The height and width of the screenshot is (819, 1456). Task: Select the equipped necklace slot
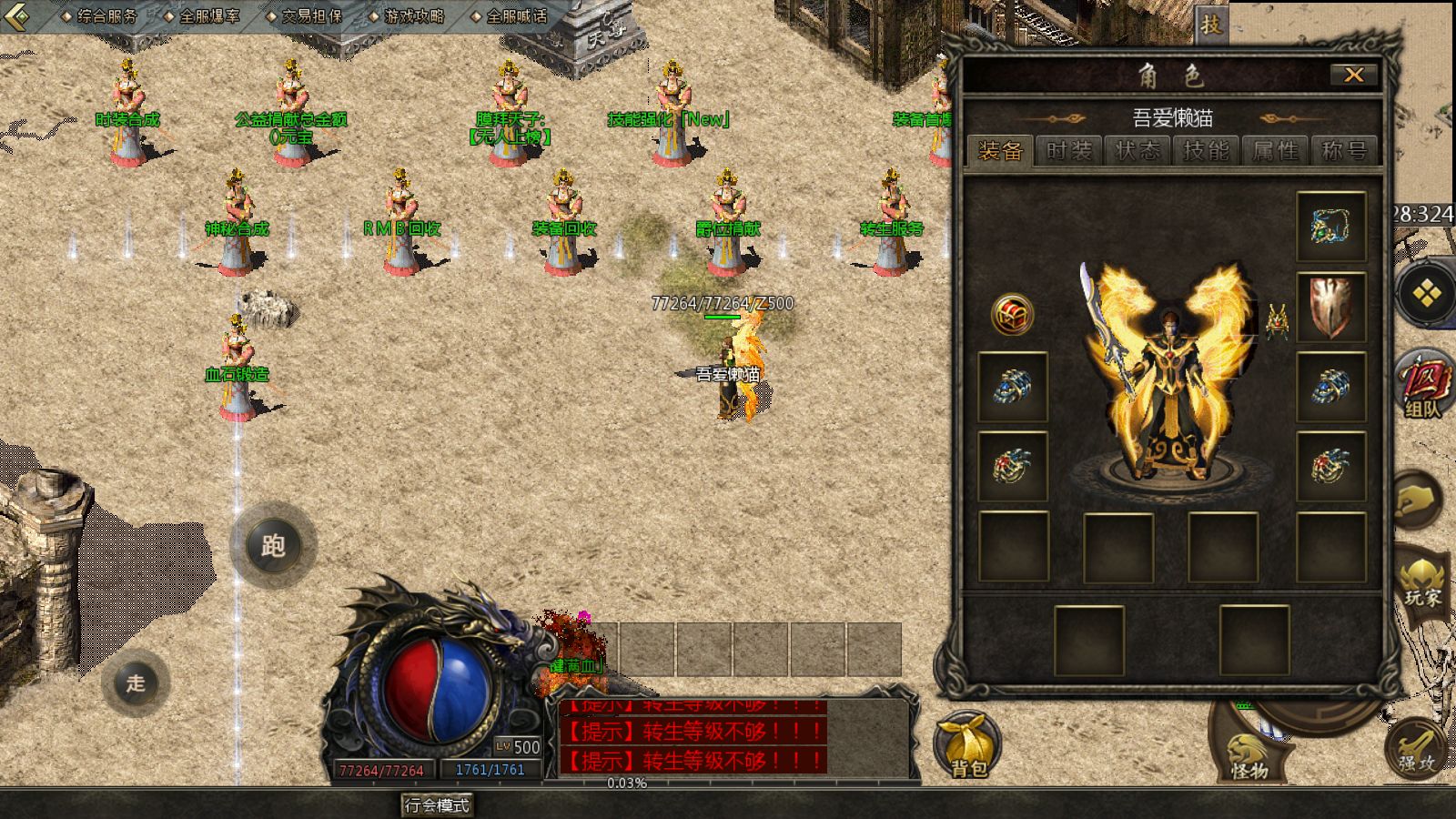click(1330, 227)
